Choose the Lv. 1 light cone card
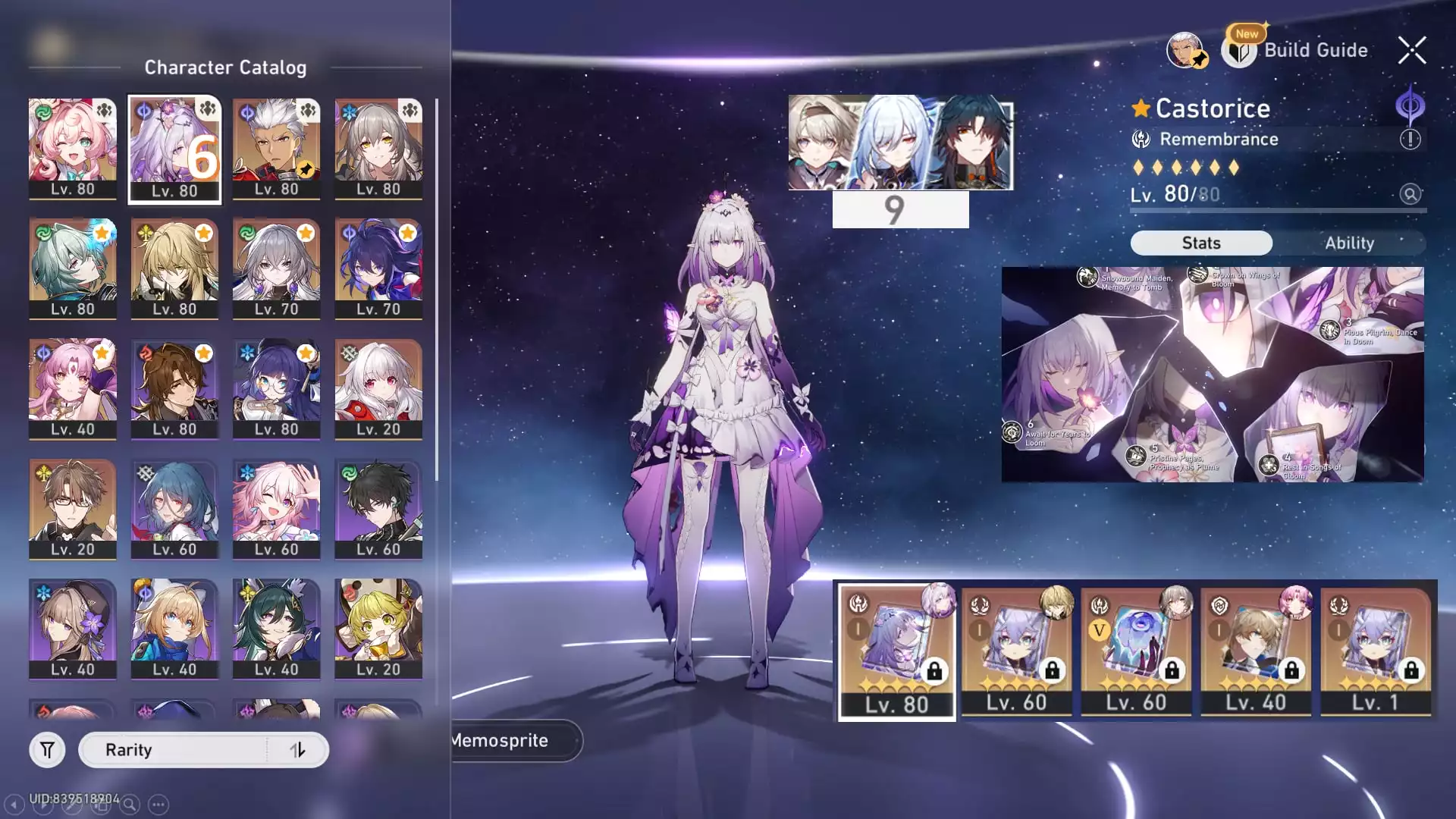This screenshot has width=1456, height=819. 1375,651
